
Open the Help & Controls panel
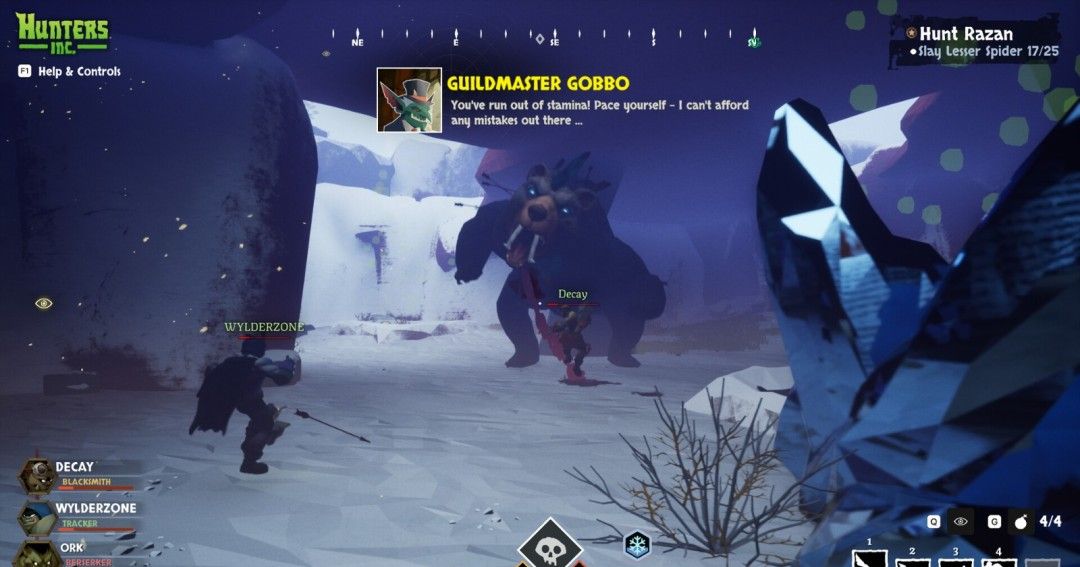click(x=68, y=71)
